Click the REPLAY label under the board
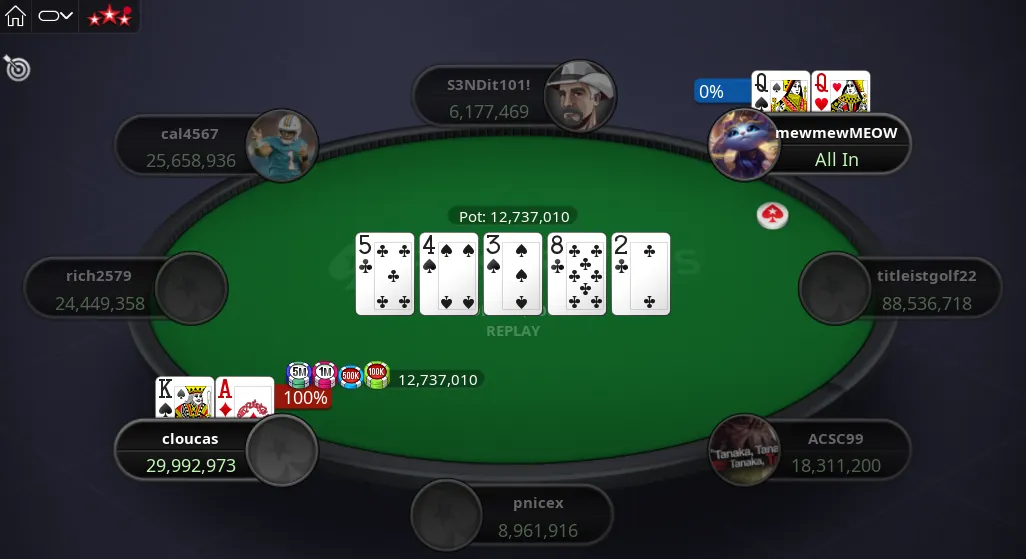 [x=513, y=331]
